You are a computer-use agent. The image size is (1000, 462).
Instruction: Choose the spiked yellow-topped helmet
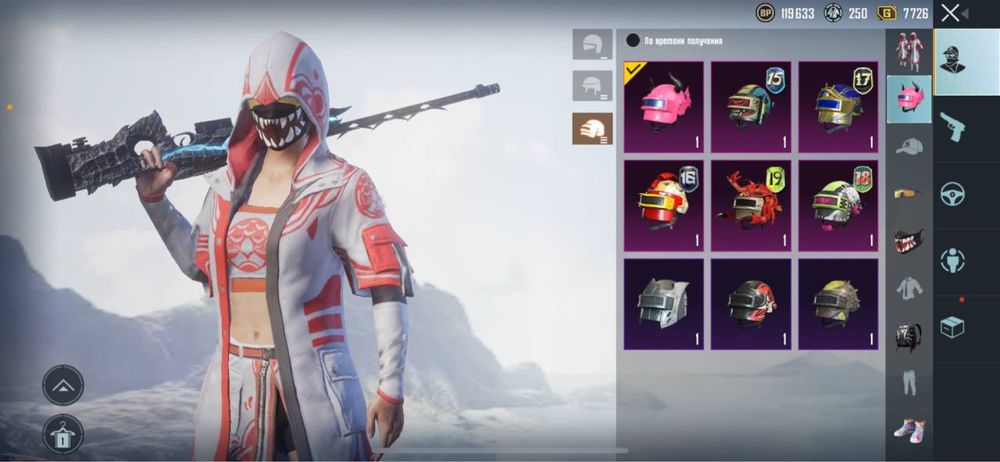[838, 304]
